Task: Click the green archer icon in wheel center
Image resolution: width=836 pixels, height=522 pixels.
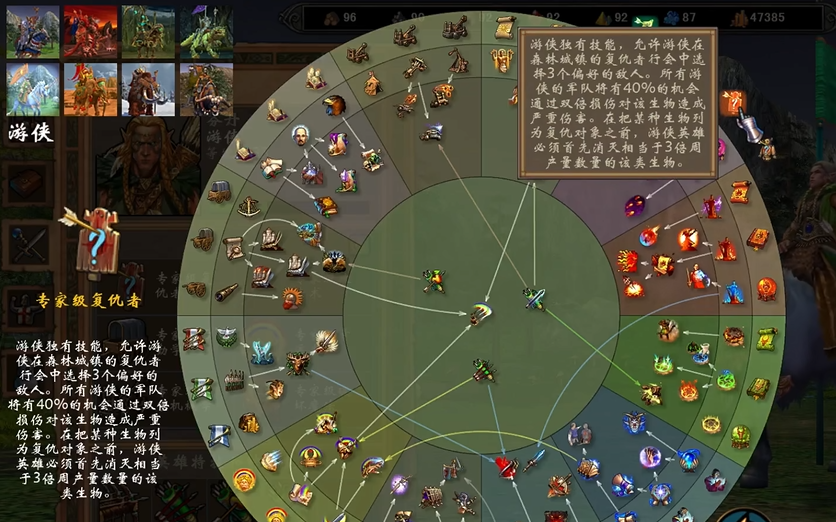Action: [434, 281]
